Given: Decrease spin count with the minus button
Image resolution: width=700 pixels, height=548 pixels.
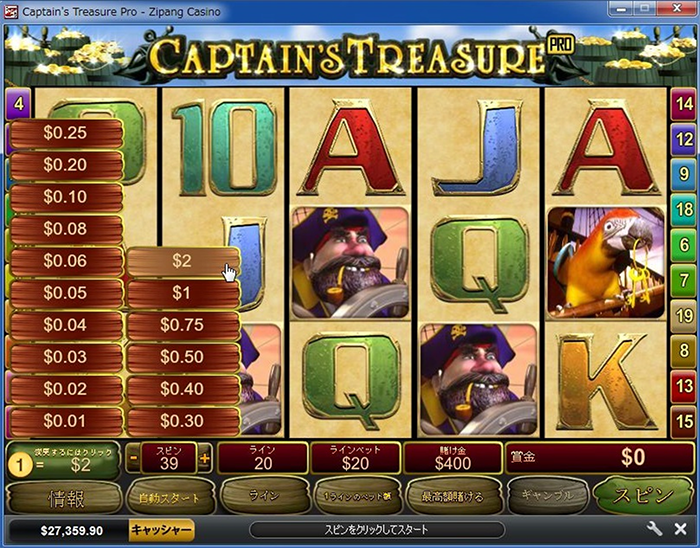Looking at the screenshot, I should (x=133, y=458).
